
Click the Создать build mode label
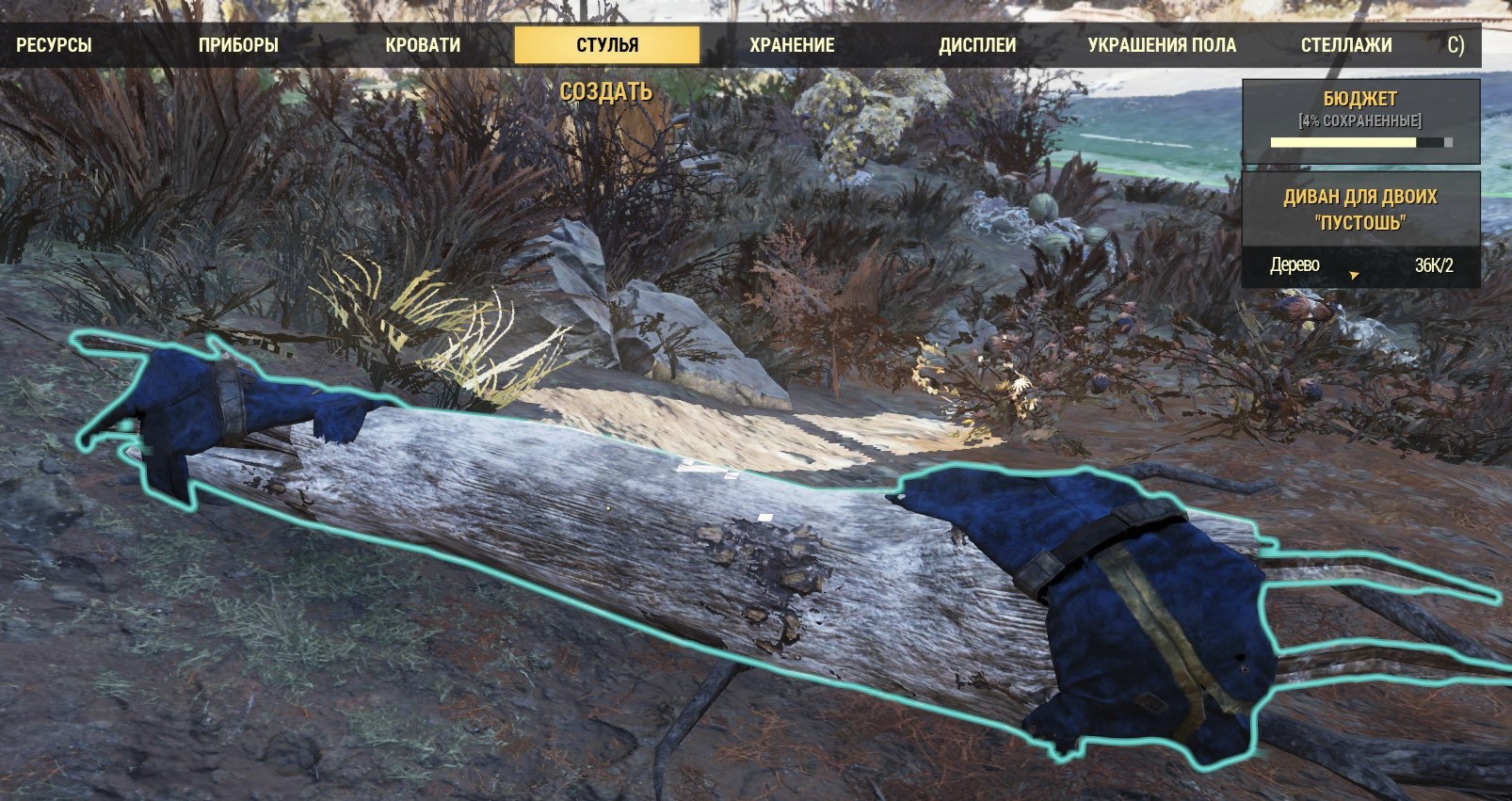(606, 91)
